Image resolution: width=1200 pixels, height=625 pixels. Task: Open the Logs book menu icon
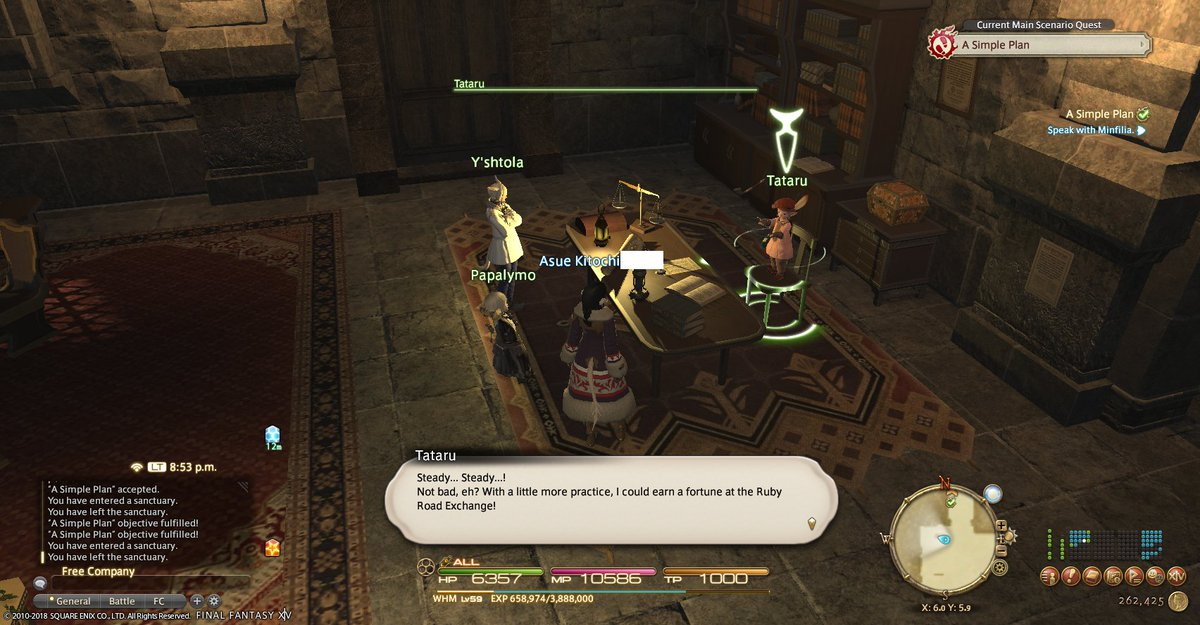tap(1093, 575)
